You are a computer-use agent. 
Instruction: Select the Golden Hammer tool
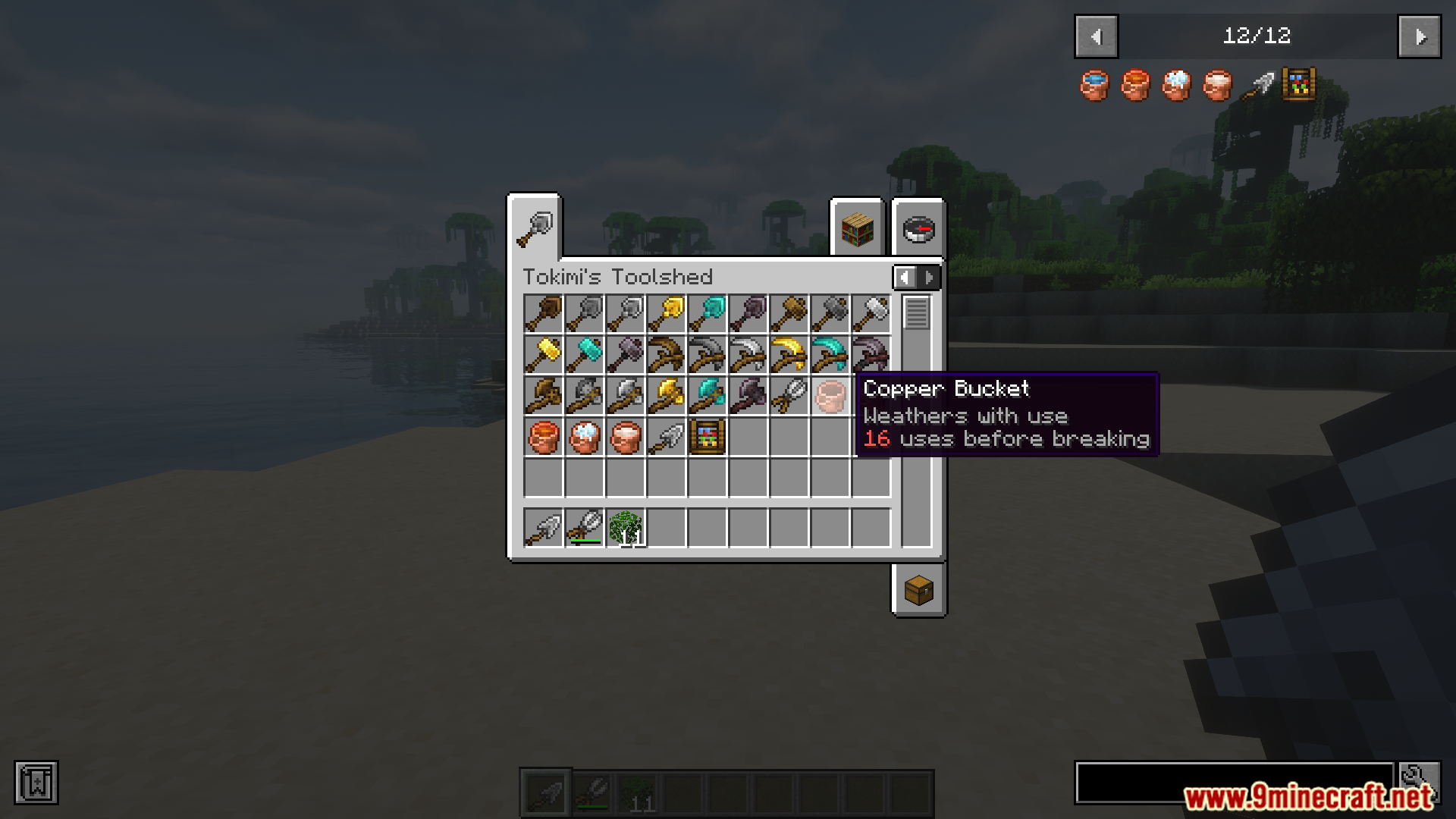click(543, 355)
